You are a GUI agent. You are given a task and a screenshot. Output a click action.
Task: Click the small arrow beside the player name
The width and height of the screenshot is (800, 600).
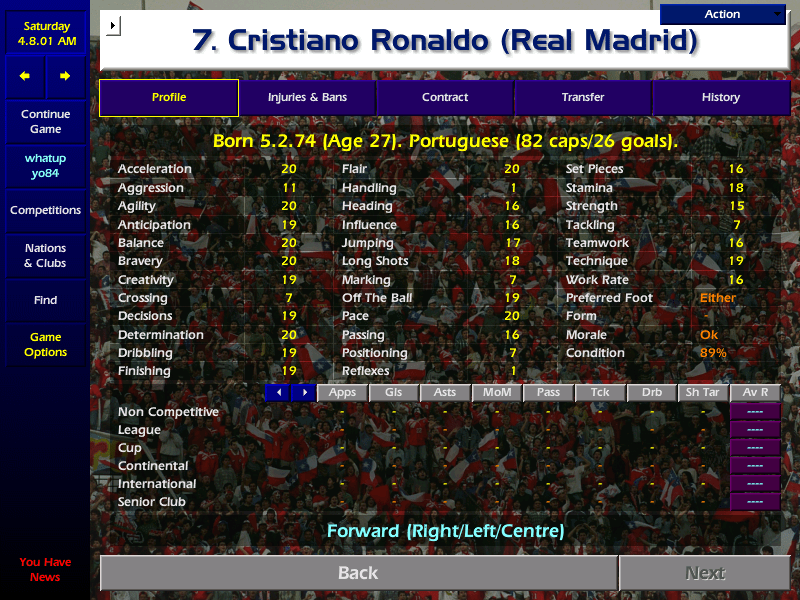point(113,25)
